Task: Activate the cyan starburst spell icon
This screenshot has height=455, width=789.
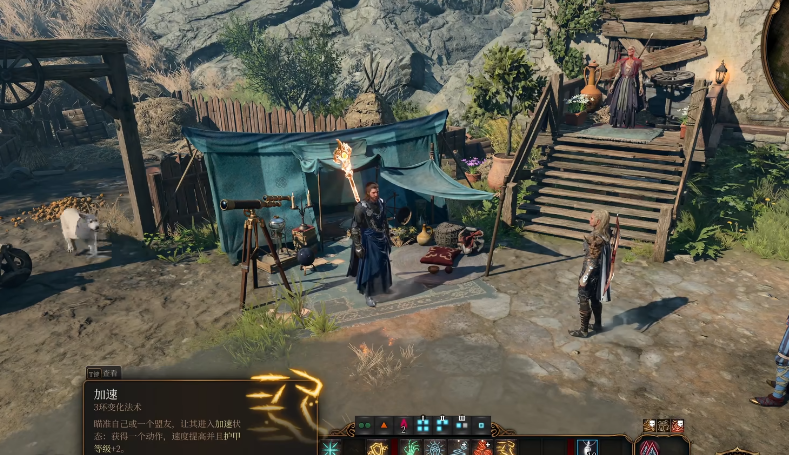Action: [330, 447]
